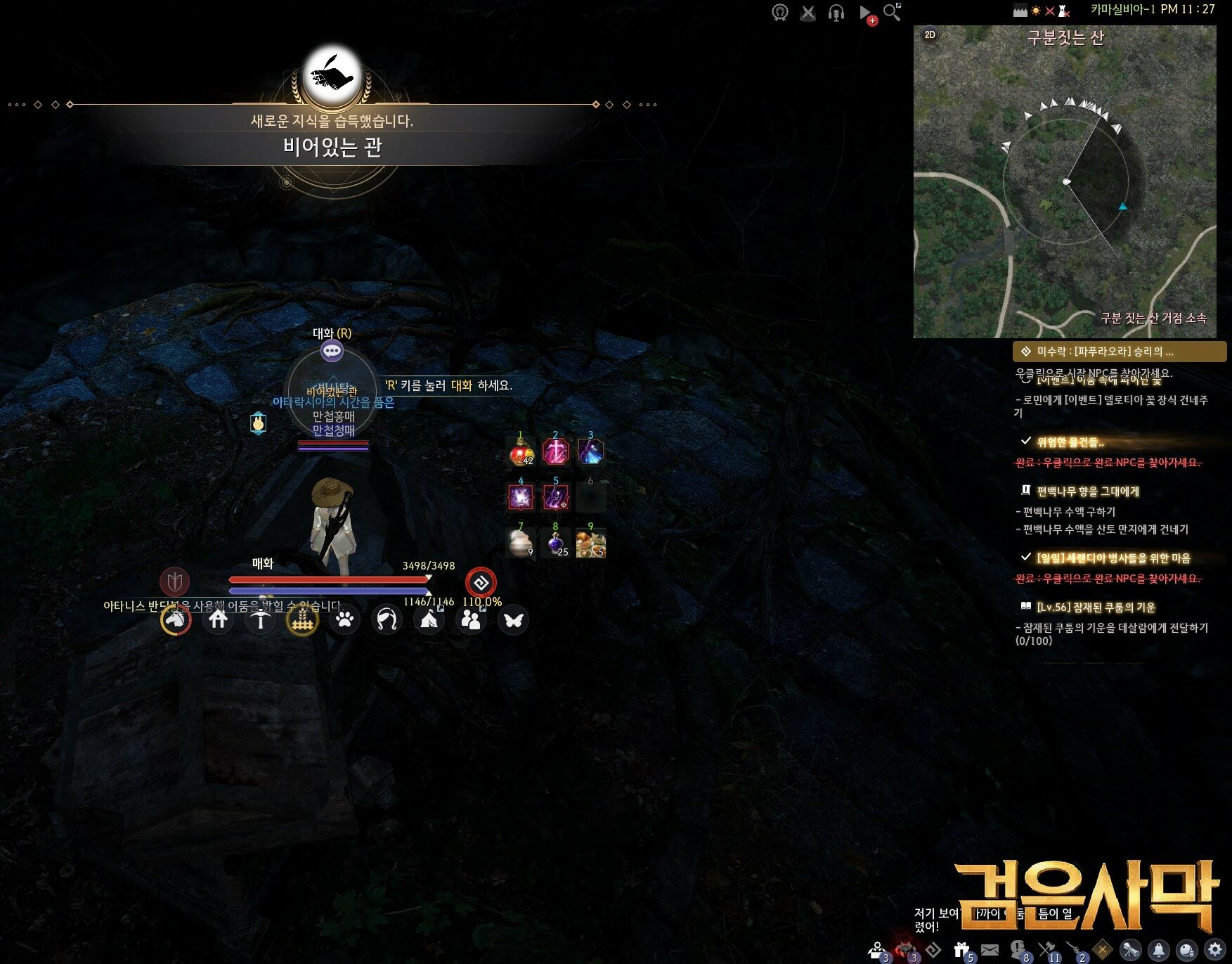Click the 대화 speech bubble icon

pyautogui.click(x=332, y=350)
